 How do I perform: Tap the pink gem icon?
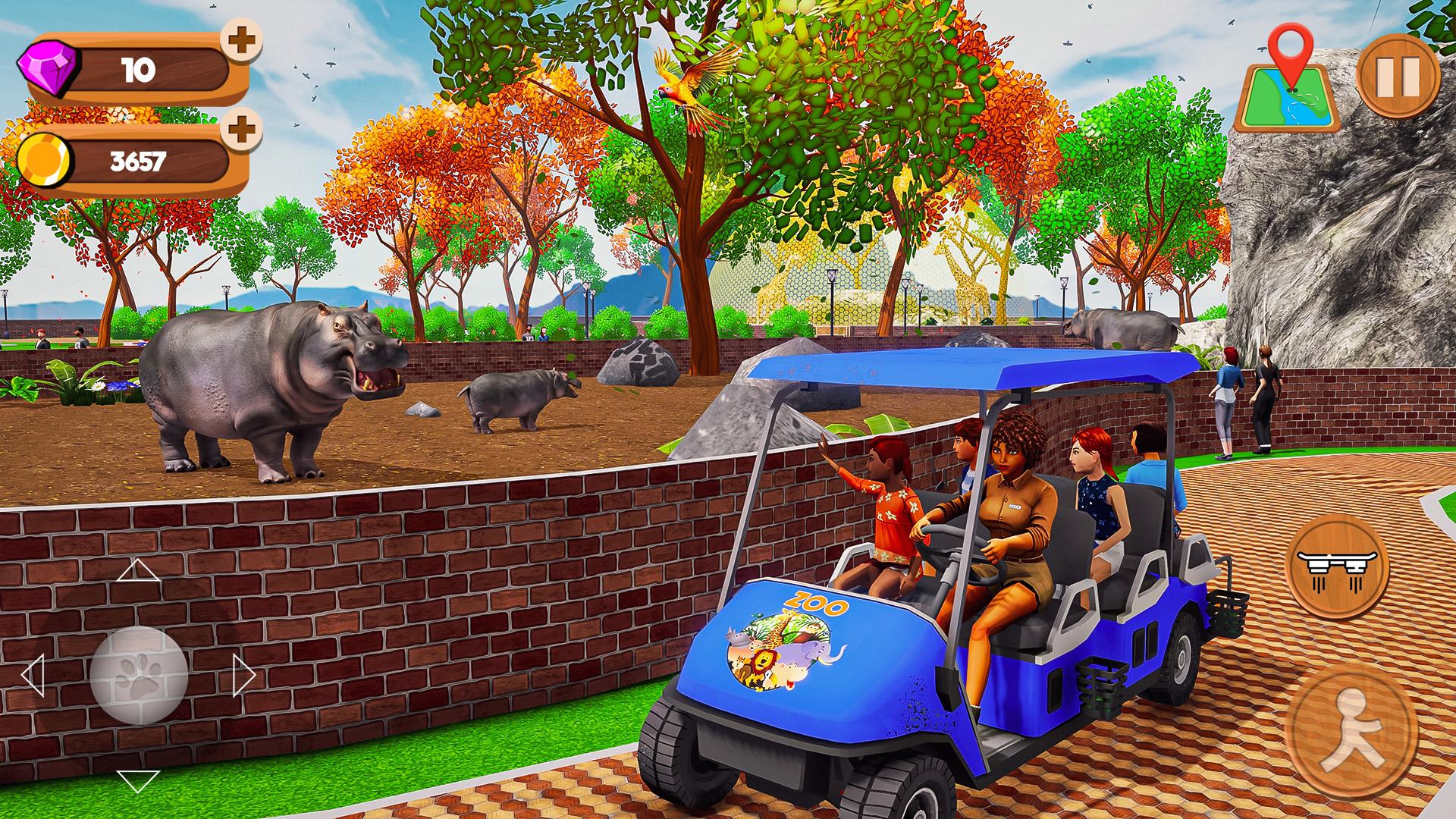(x=47, y=71)
